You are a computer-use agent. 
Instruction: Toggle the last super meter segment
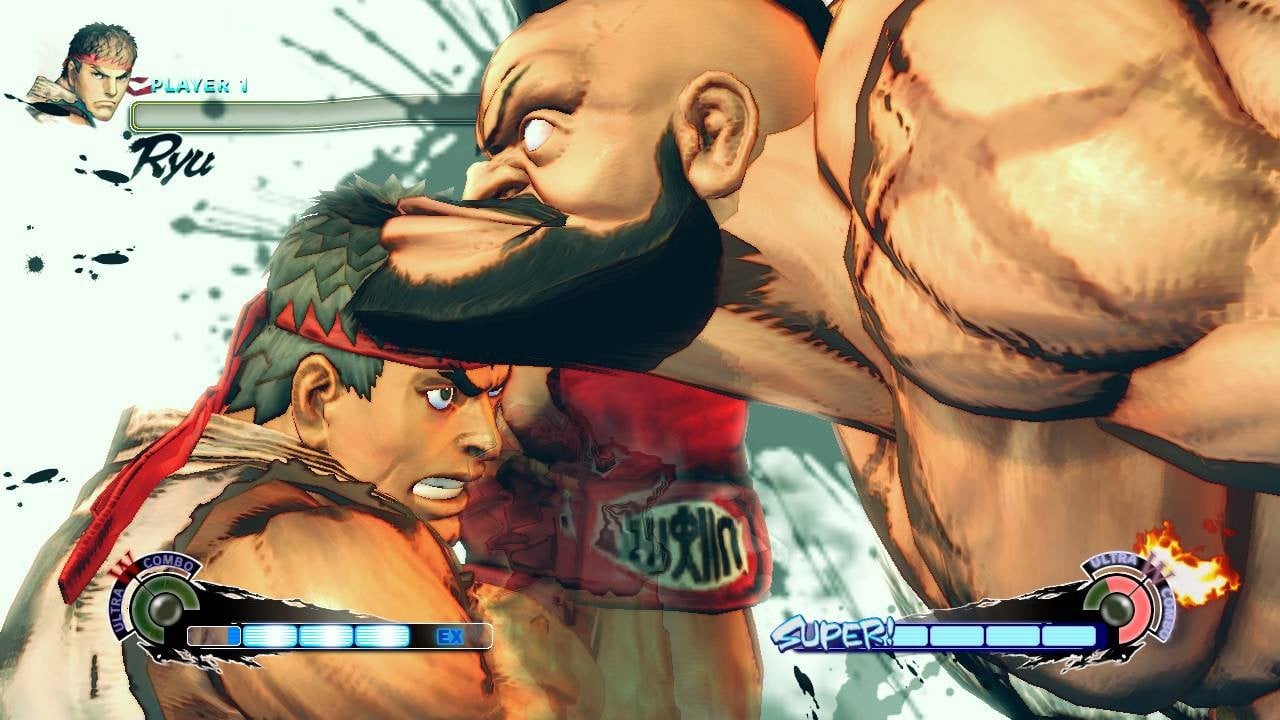(1070, 634)
